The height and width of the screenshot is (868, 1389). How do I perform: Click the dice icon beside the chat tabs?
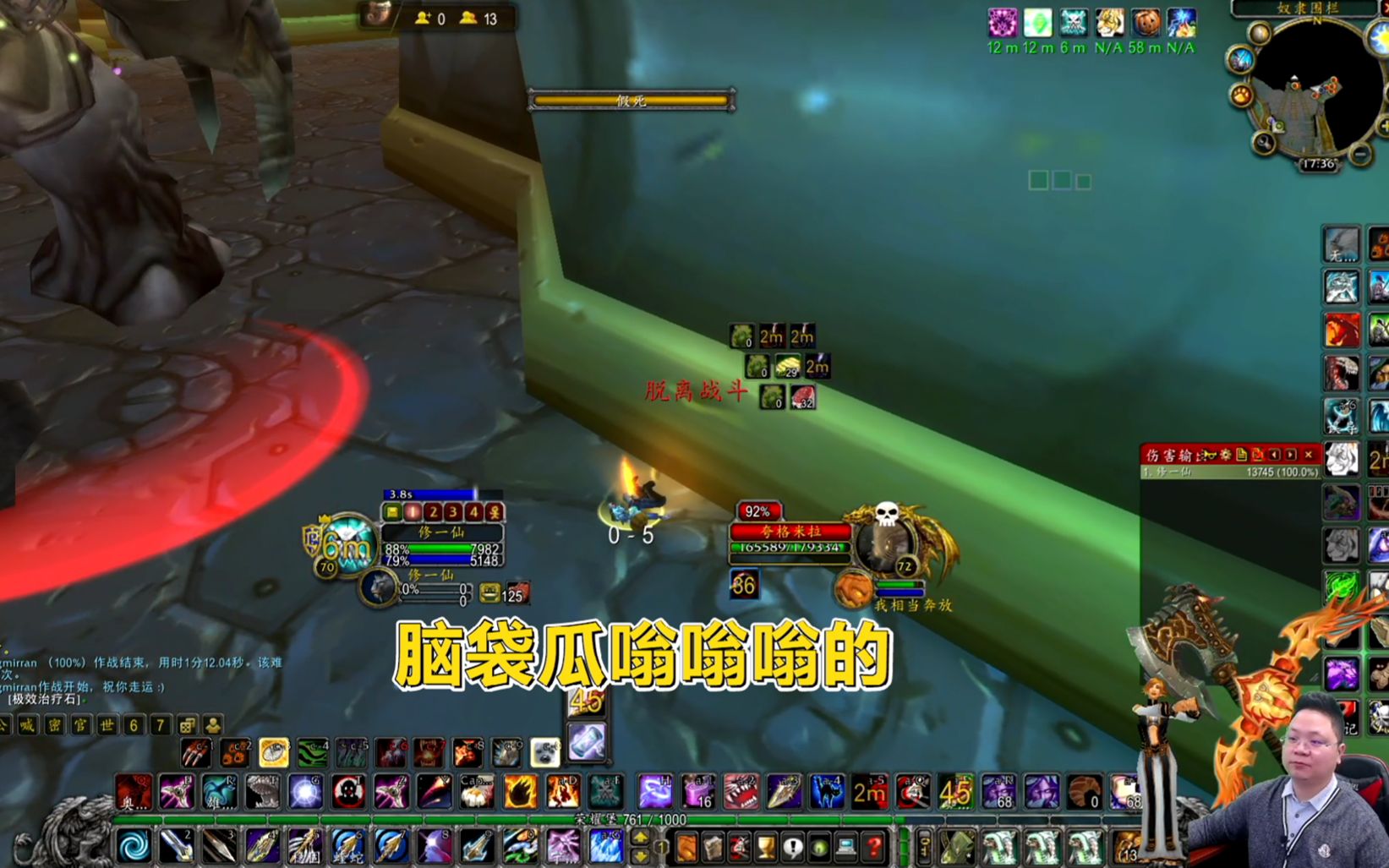(x=187, y=725)
